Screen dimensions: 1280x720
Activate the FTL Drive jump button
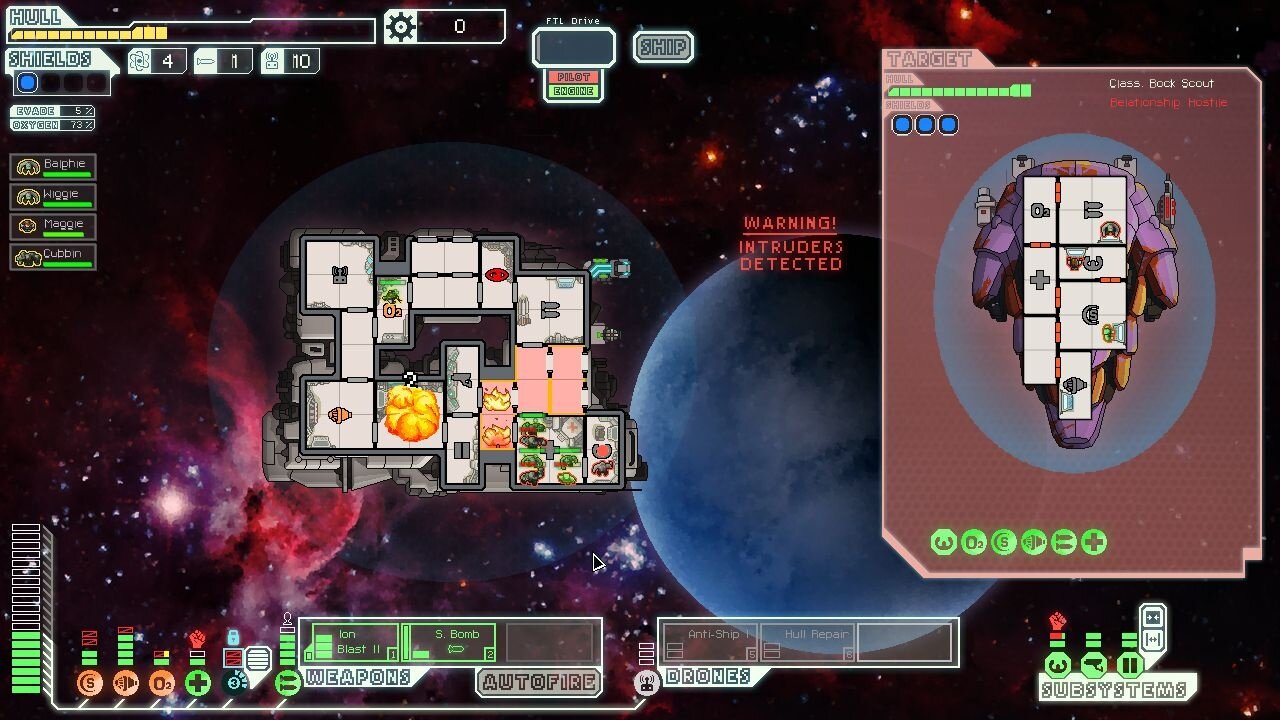(x=573, y=47)
